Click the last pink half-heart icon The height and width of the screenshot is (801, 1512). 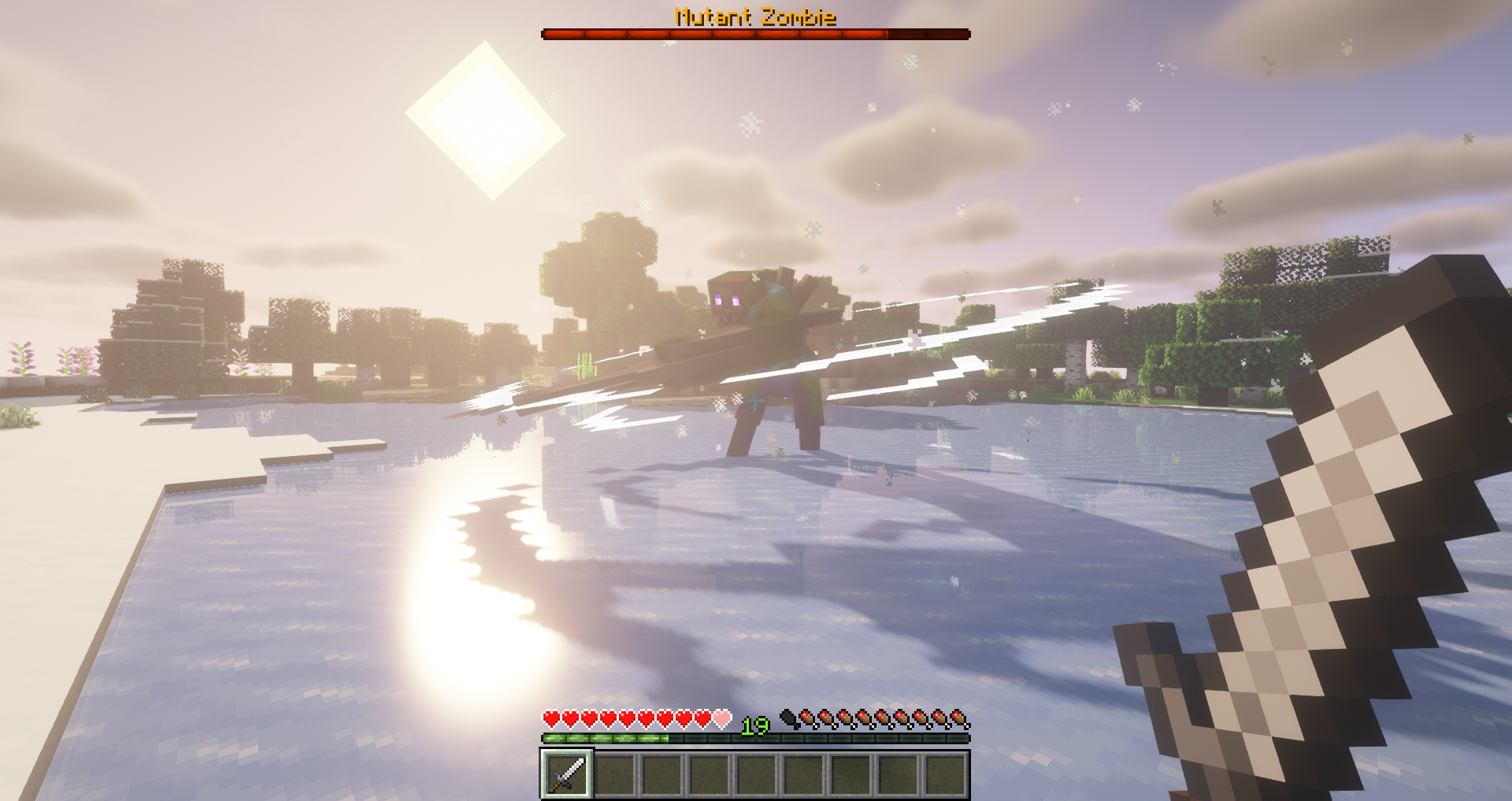click(x=721, y=720)
